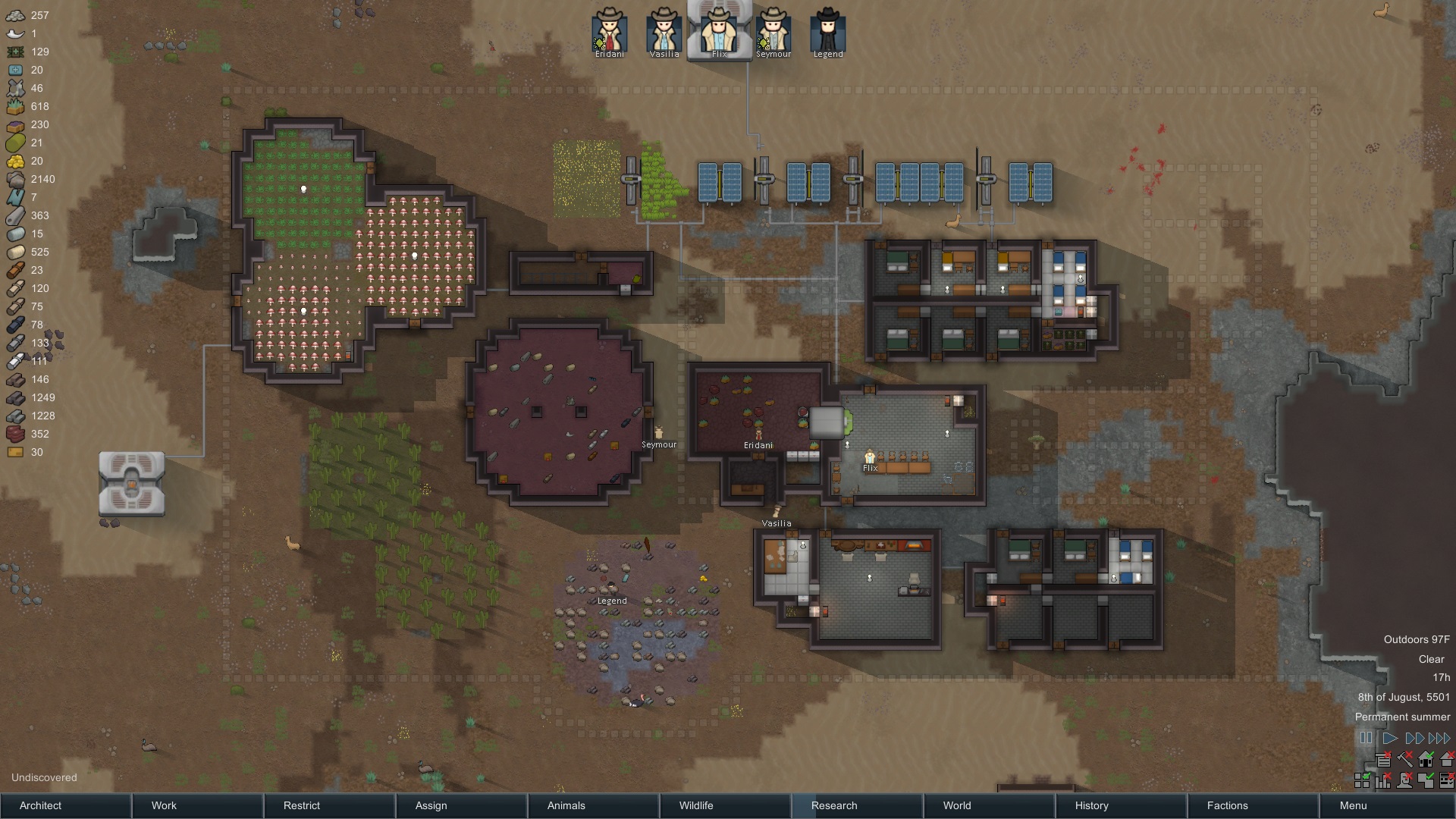Switch to the Assign tab
This screenshot has height=819, width=1456.
461,805
